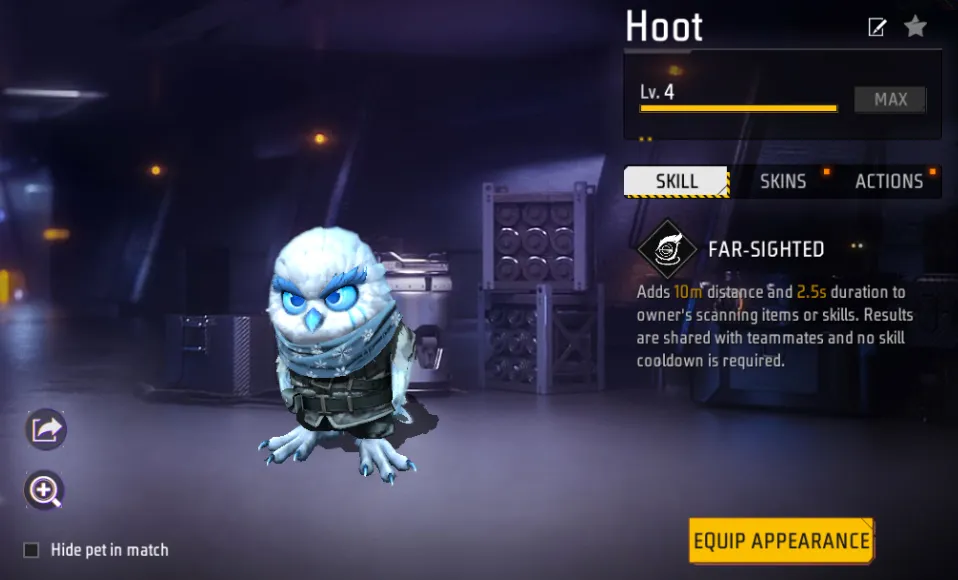The image size is (958, 580).
Task: Click the MAX level button
Action: point(890,99)
